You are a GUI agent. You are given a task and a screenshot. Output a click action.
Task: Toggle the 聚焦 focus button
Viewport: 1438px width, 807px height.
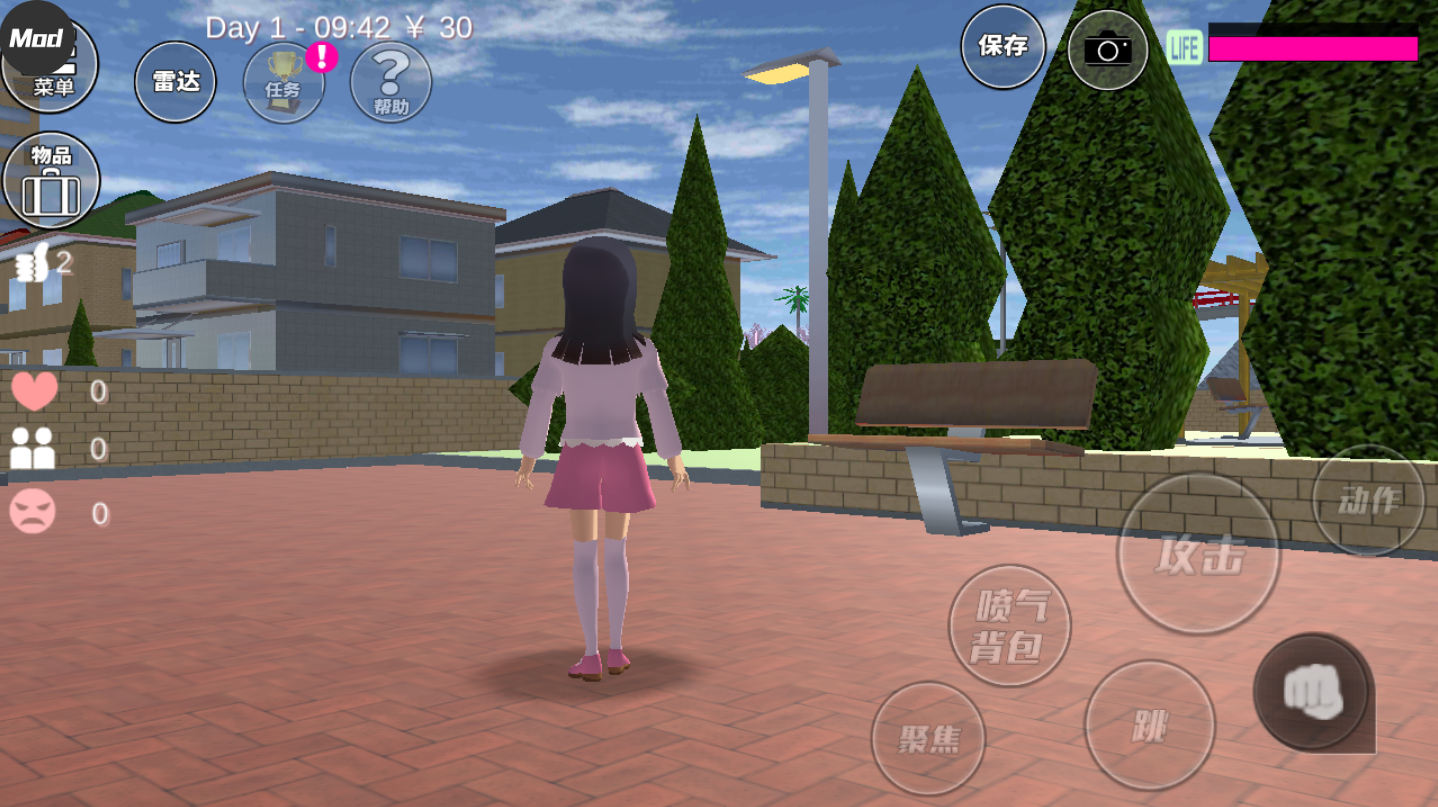(x=928, y=739)
